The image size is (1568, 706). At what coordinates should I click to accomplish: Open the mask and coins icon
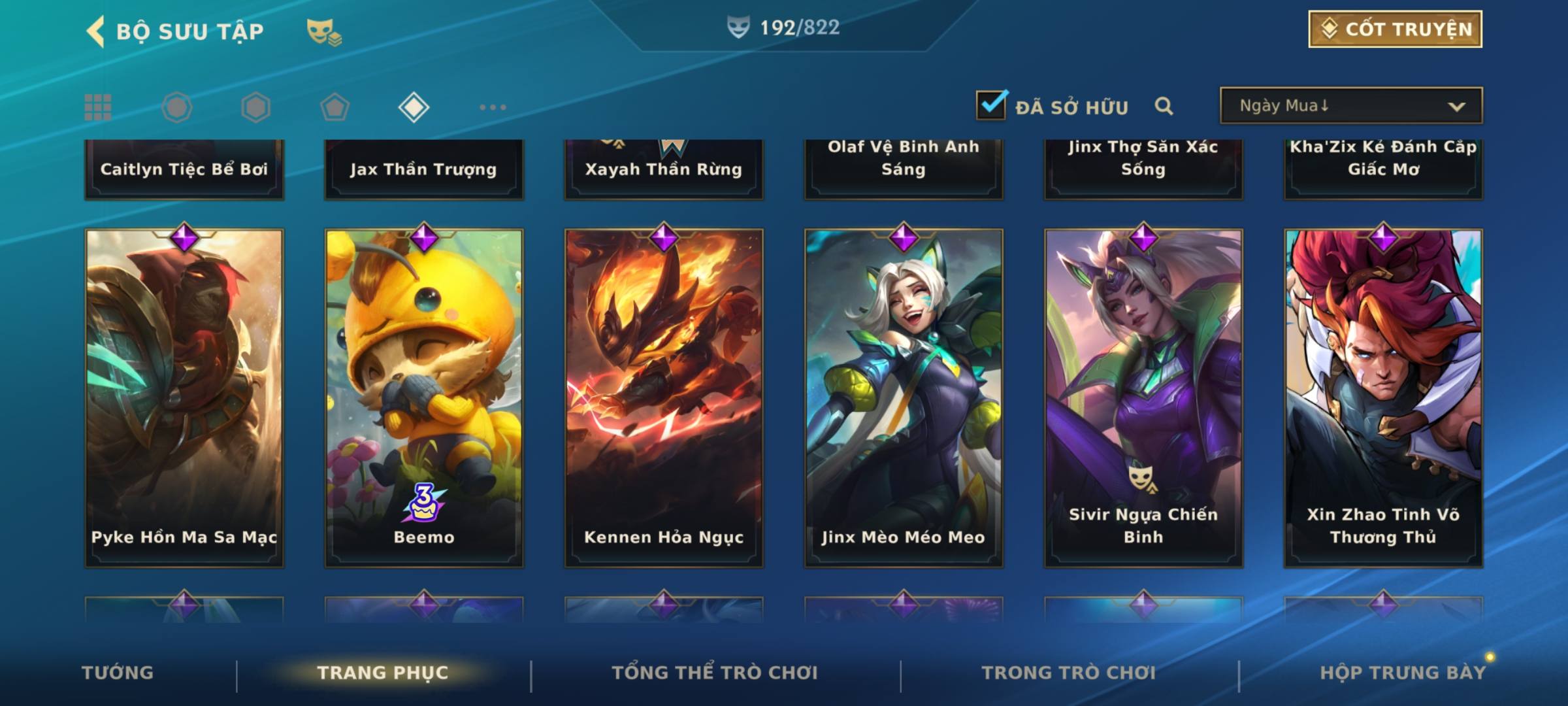[324, 31]
